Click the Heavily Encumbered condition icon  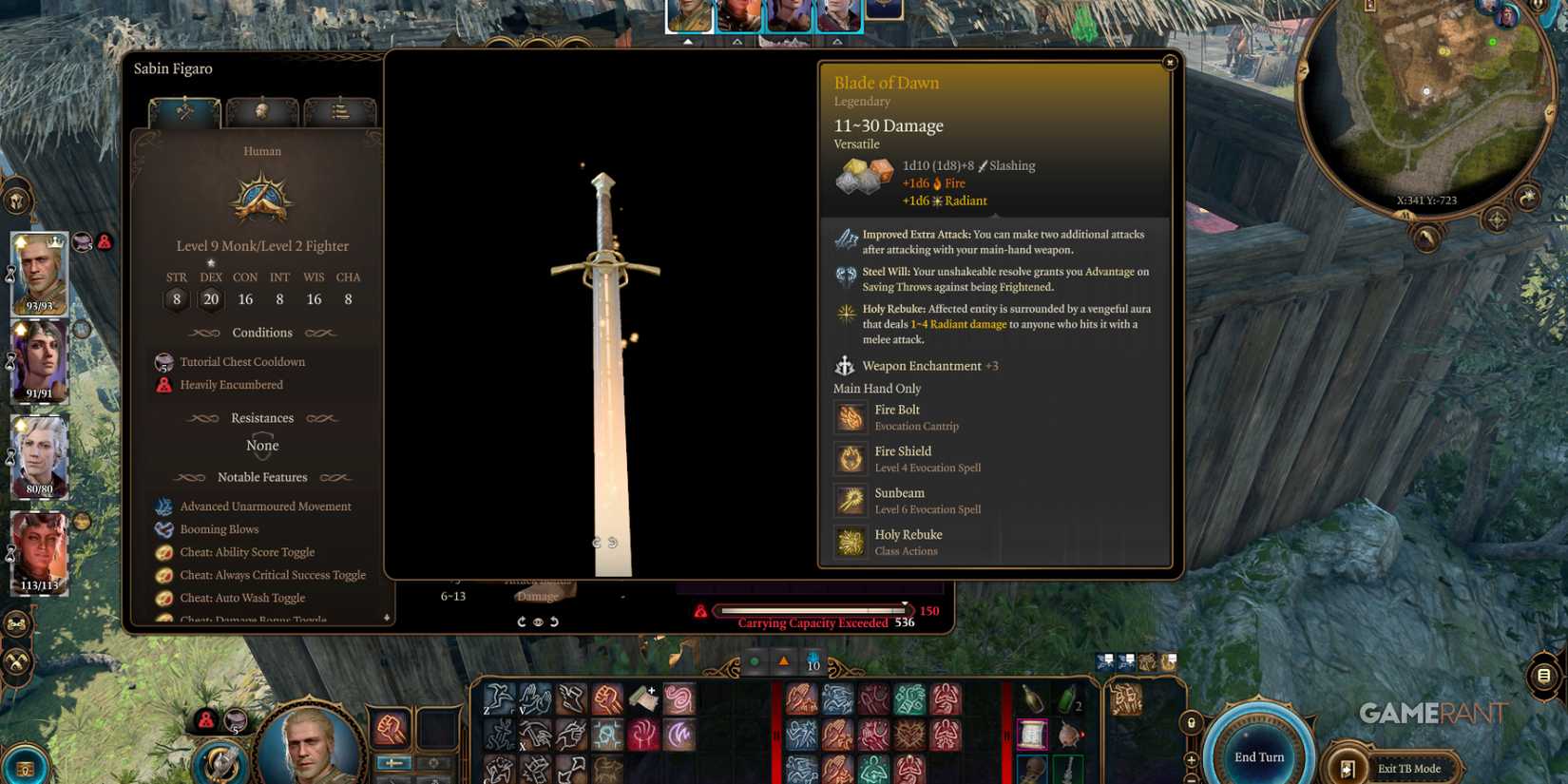click(x=163, y=385)
